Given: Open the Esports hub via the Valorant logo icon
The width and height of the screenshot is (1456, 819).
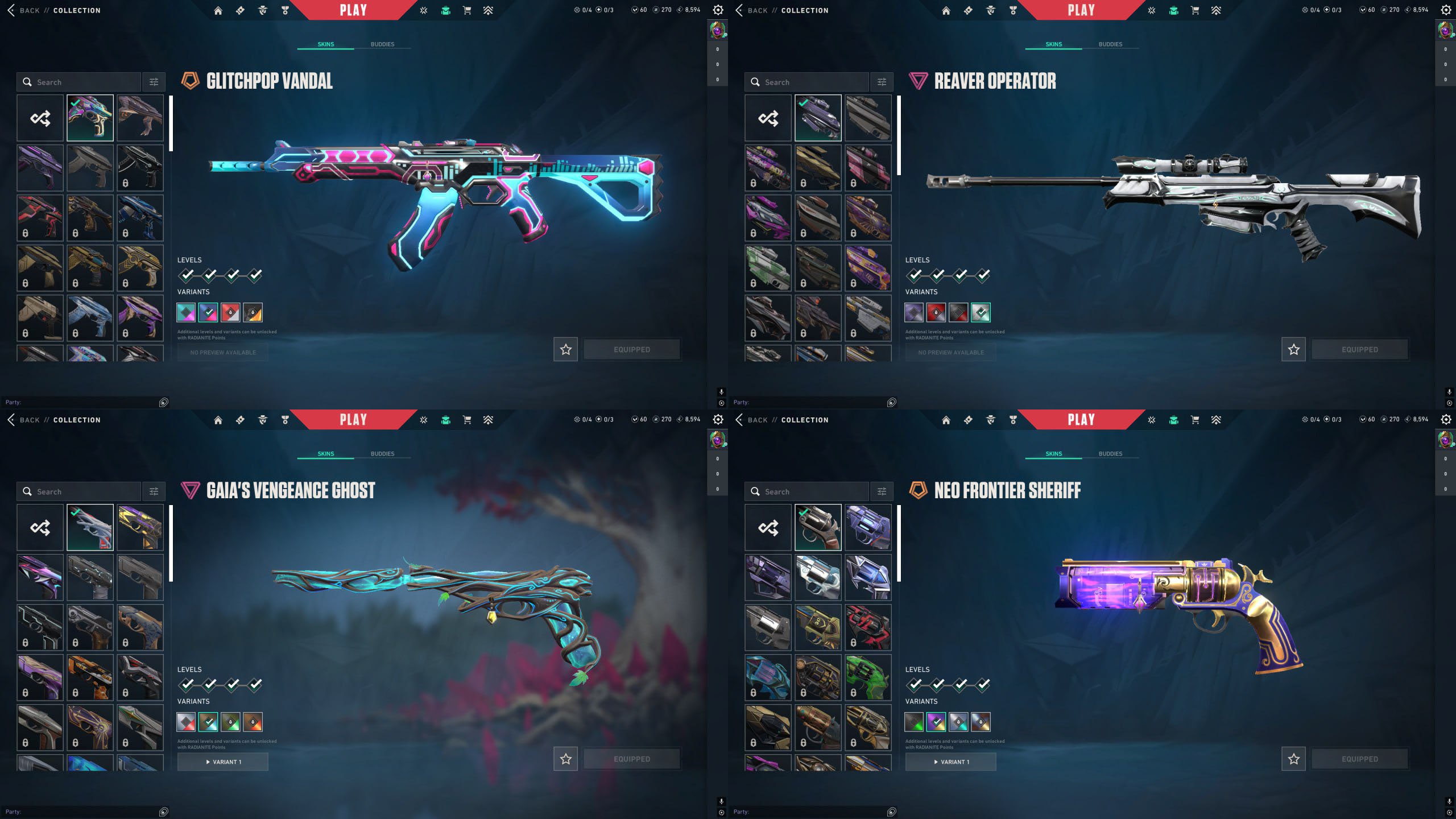Looking at the screenshot, I should coord(423,10).
